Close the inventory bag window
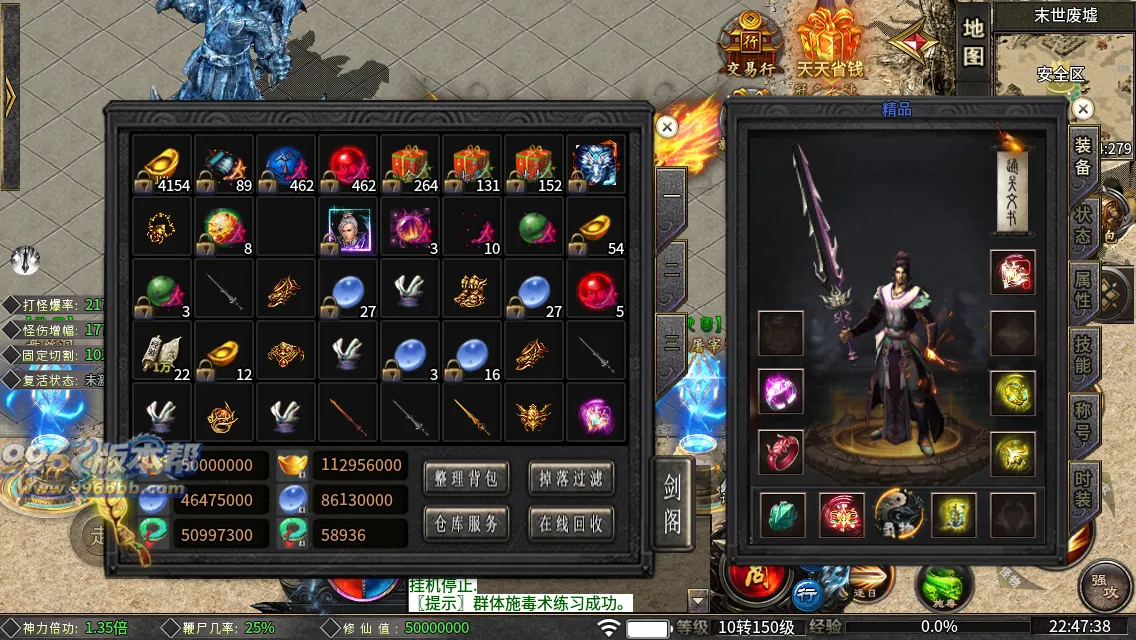This screenshot has height=640, width=1136. click(x=667, y=126)
